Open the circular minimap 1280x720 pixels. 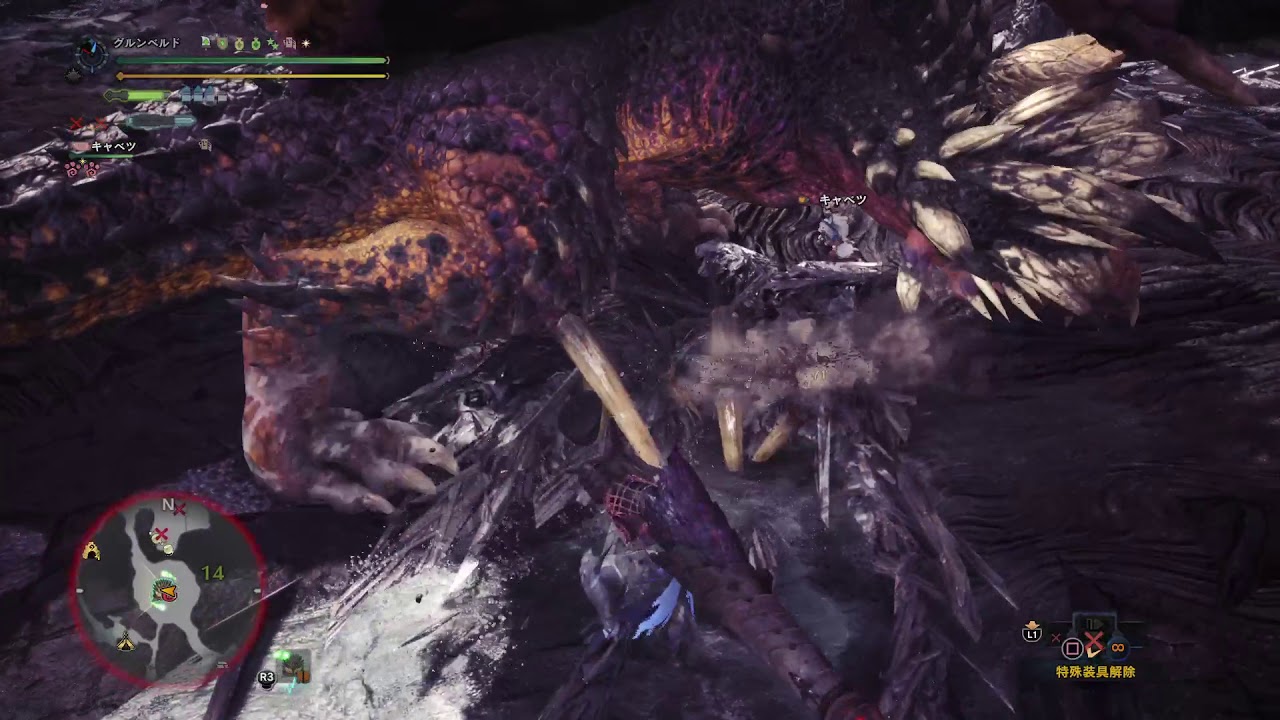click(166, 592)
